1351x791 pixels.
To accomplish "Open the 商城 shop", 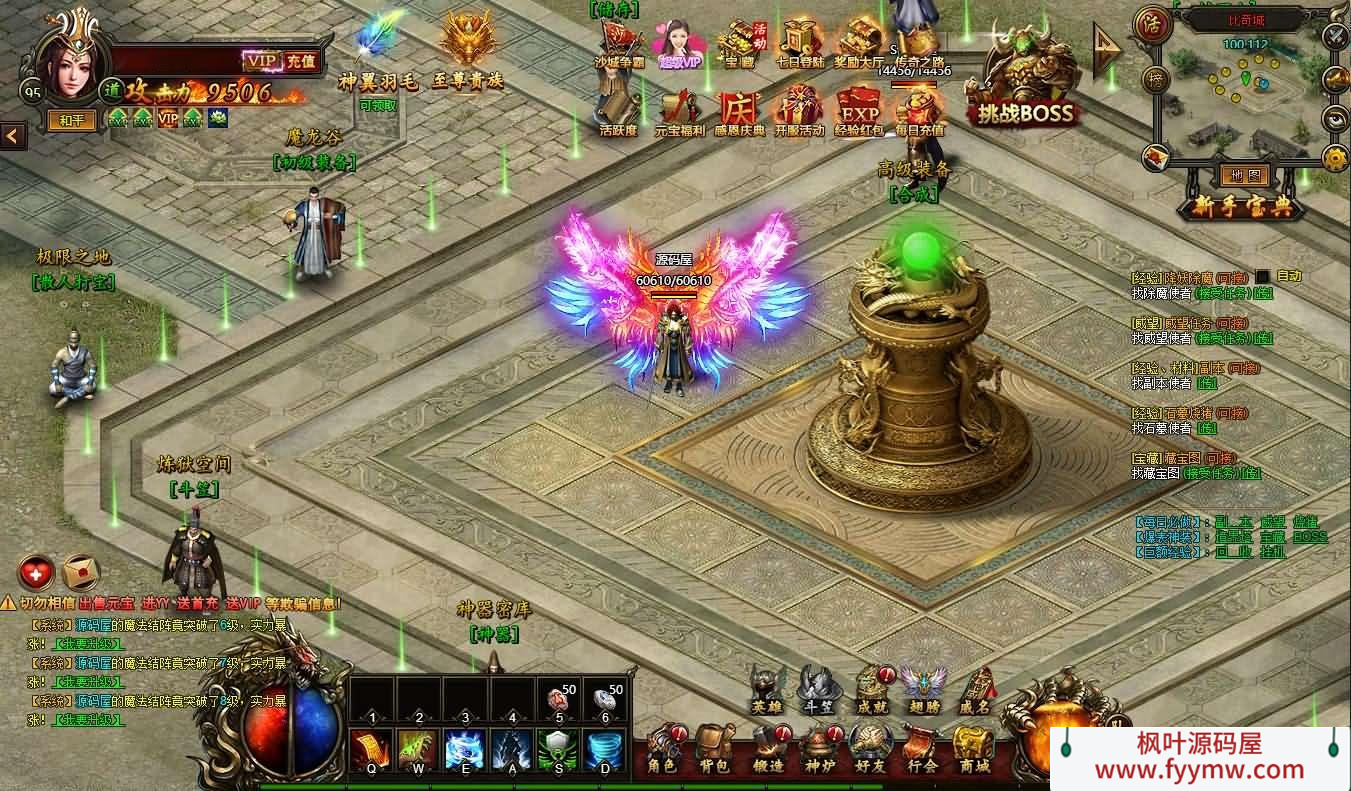I will [x=972, y=750].
